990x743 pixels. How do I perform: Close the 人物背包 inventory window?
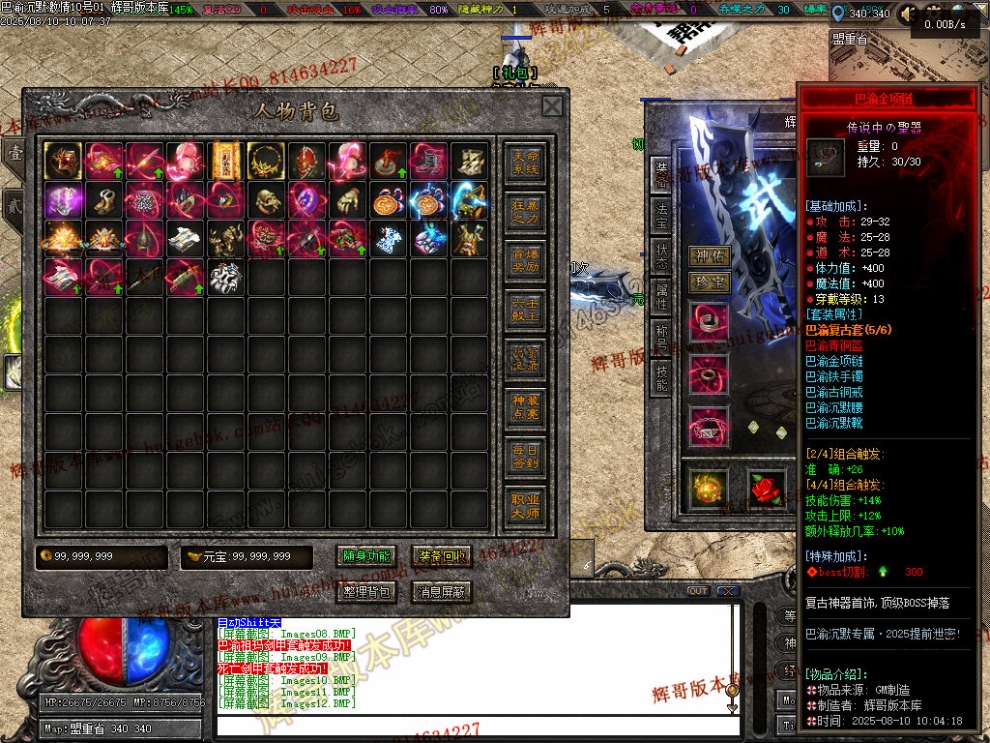552,106
